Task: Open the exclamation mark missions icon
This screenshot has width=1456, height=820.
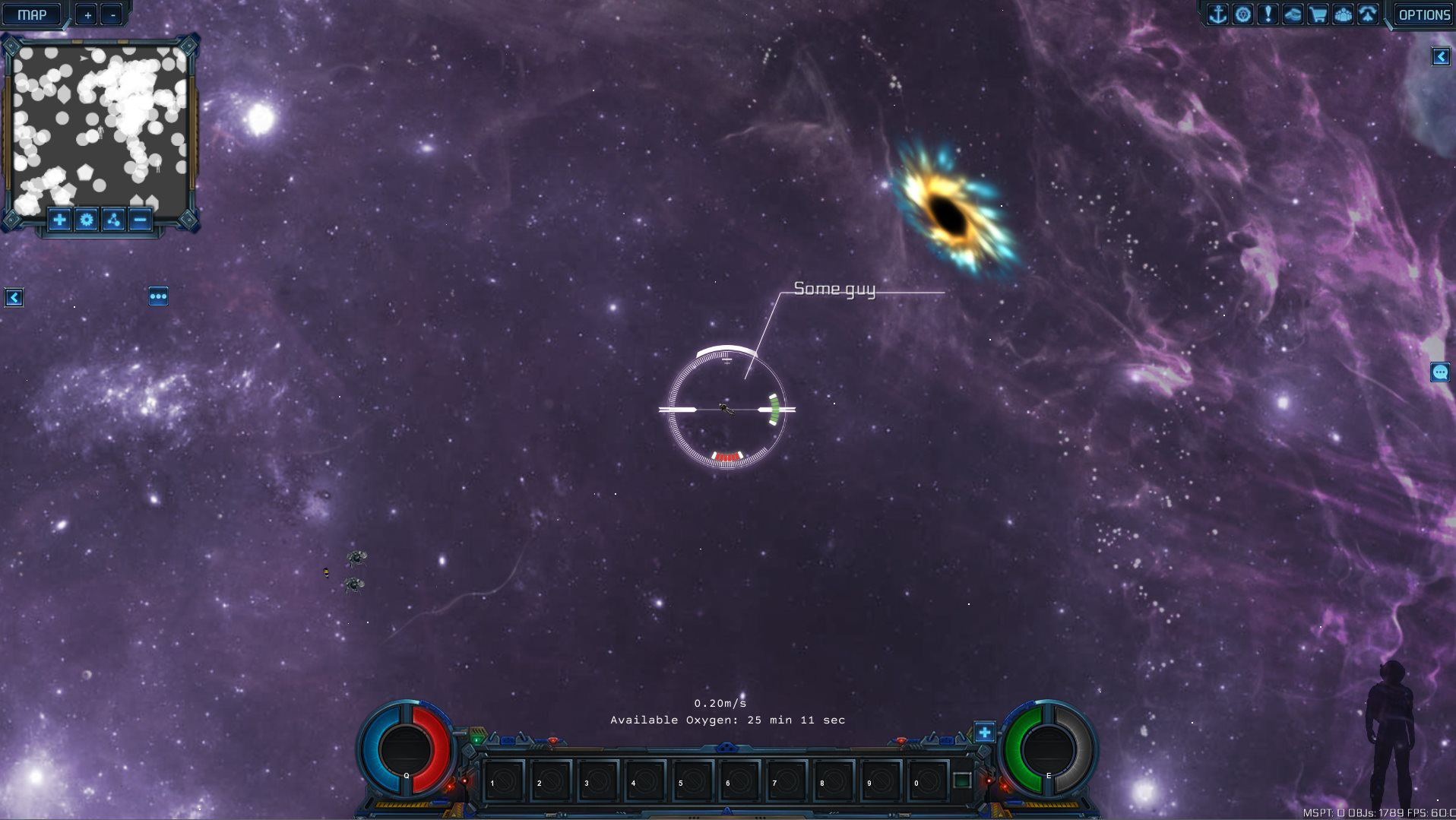Action: [1268, 14]
